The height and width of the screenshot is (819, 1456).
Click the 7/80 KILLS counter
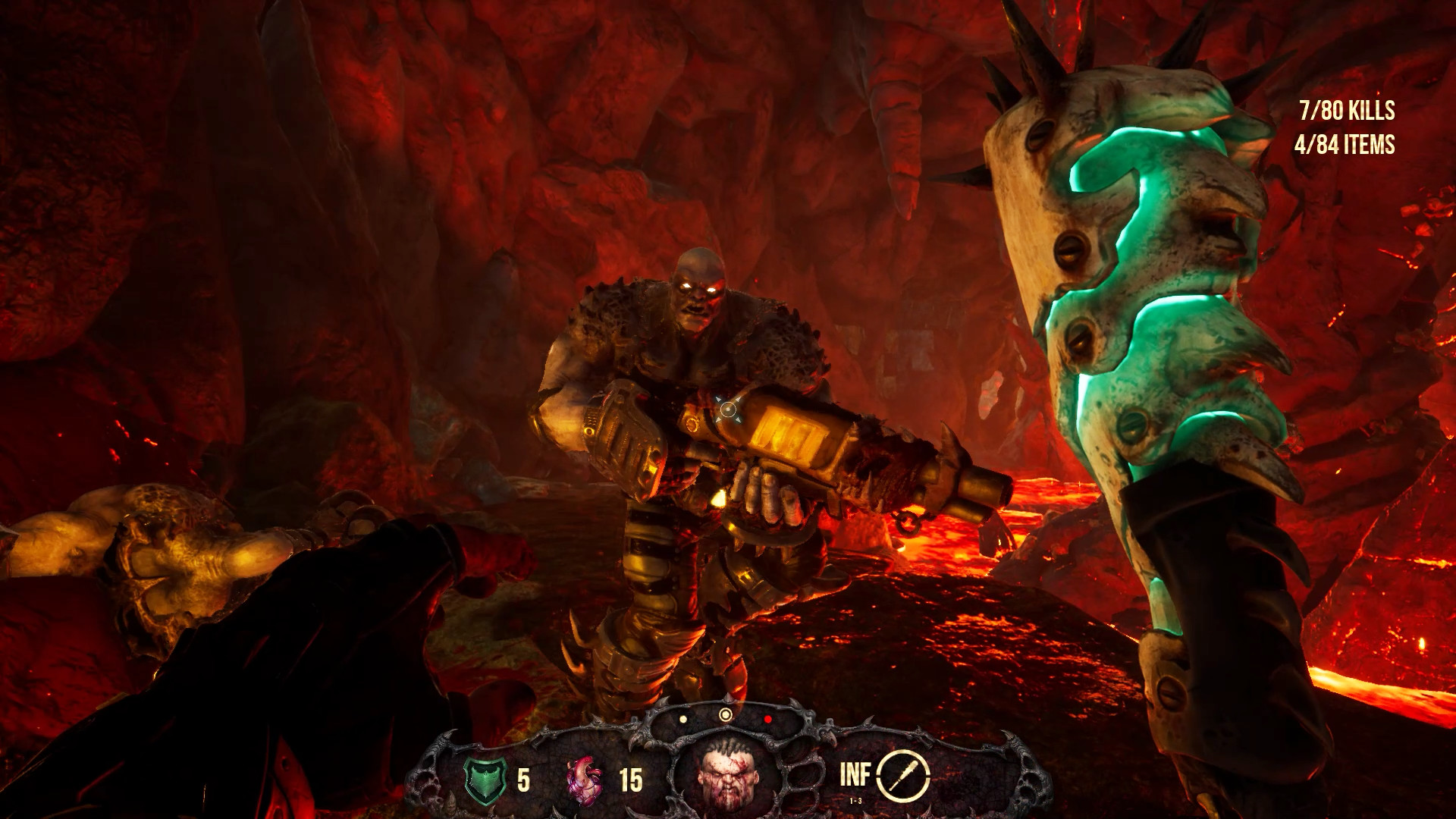click(1345, 111)
